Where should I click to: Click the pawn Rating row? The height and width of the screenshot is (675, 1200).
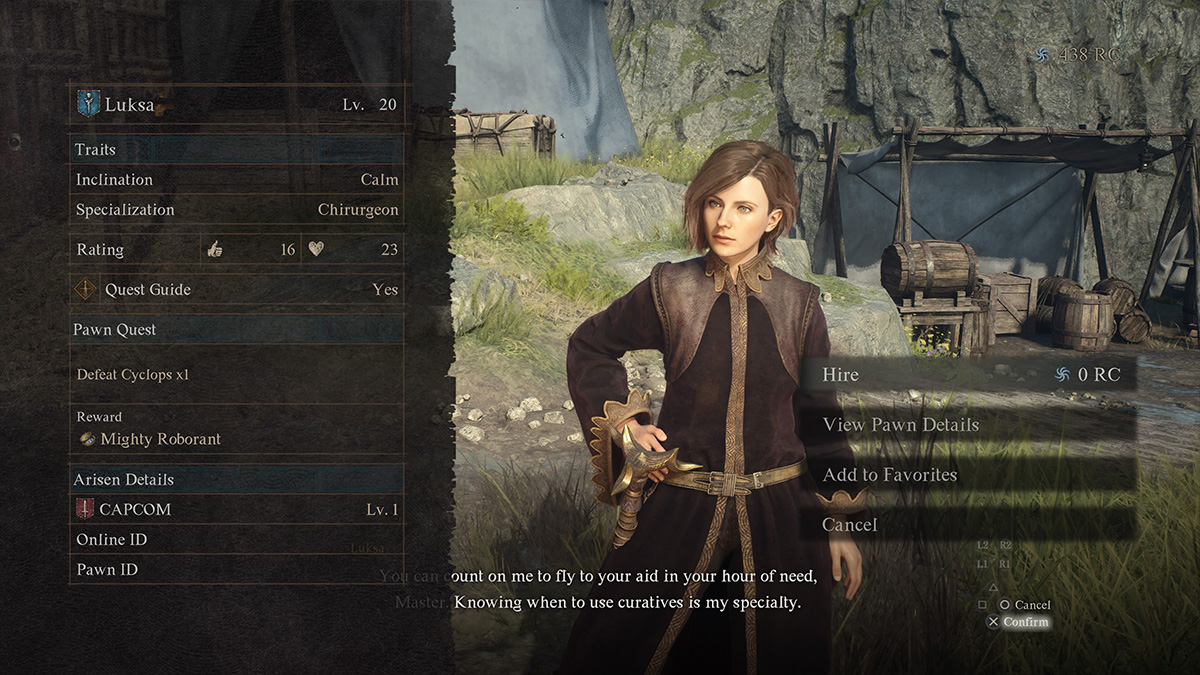click(237, 250)
